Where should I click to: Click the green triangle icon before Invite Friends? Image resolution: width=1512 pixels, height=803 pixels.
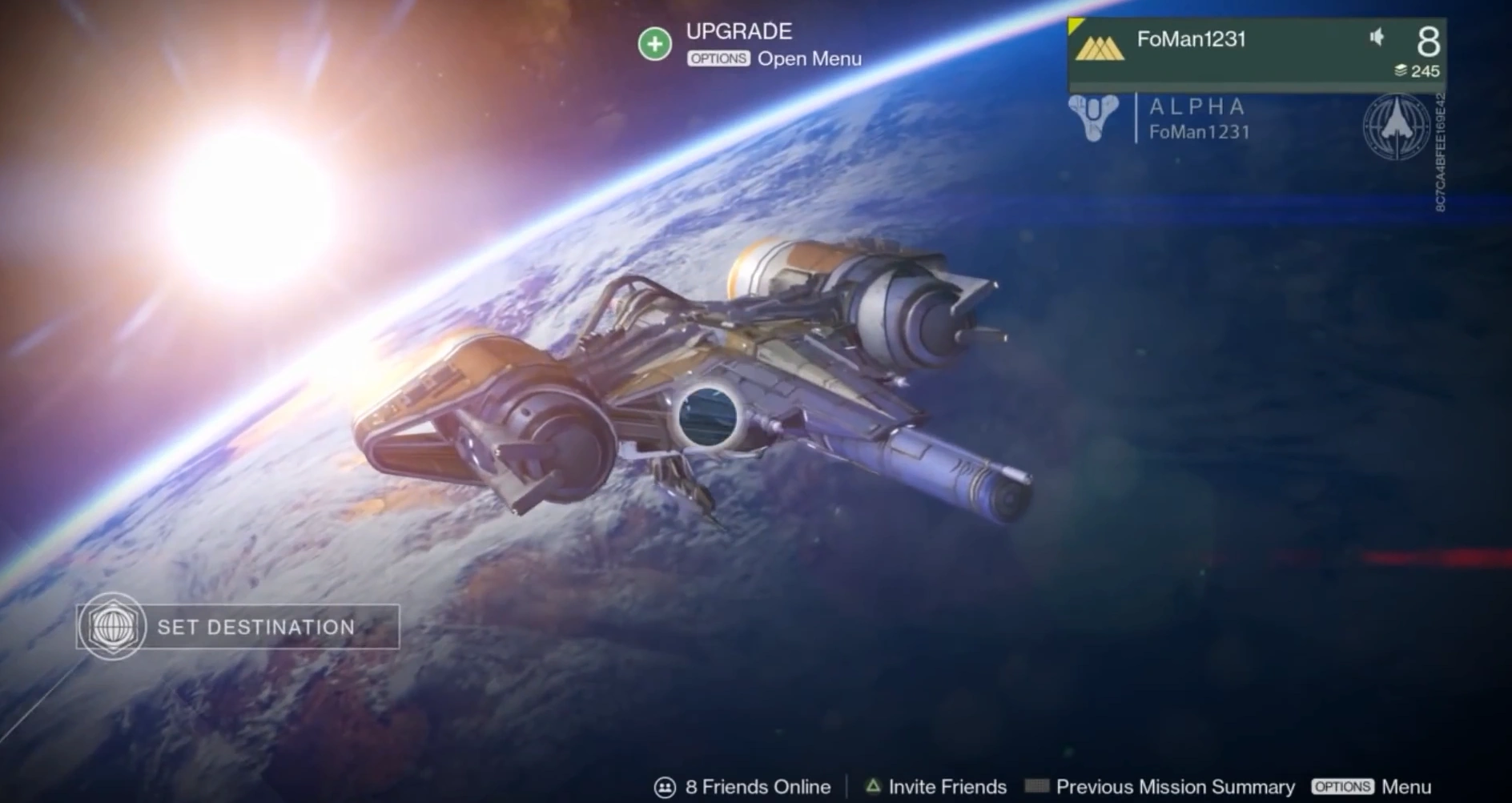tap(872, 786)
